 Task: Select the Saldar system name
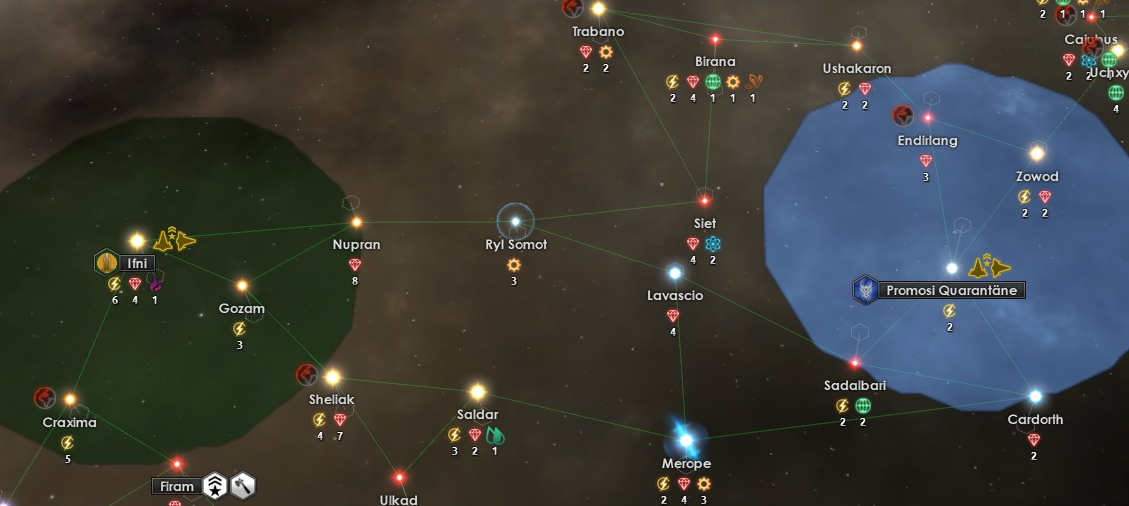tap(478, 415)
